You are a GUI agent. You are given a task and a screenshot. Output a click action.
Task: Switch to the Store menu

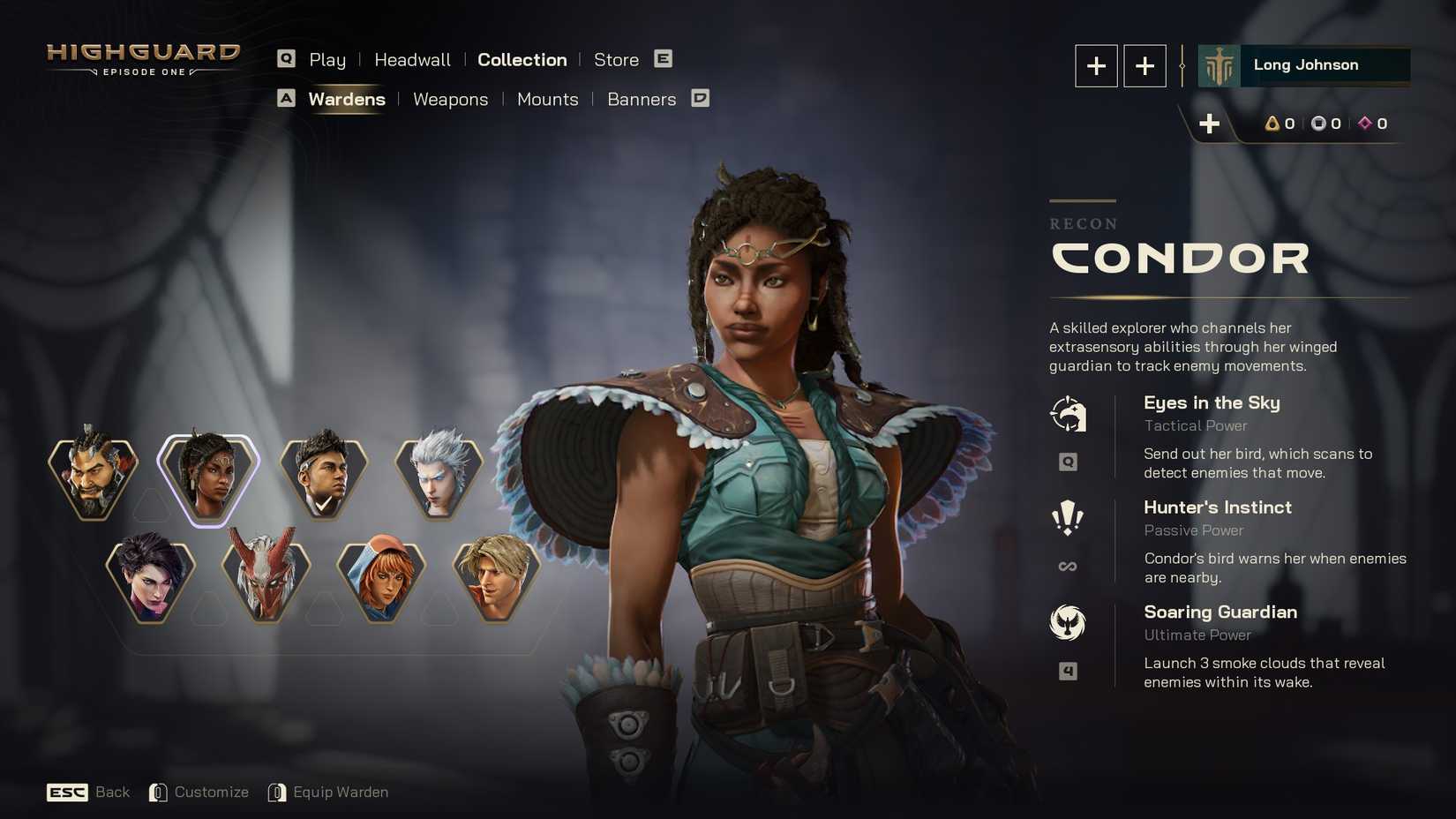(616, 59)
